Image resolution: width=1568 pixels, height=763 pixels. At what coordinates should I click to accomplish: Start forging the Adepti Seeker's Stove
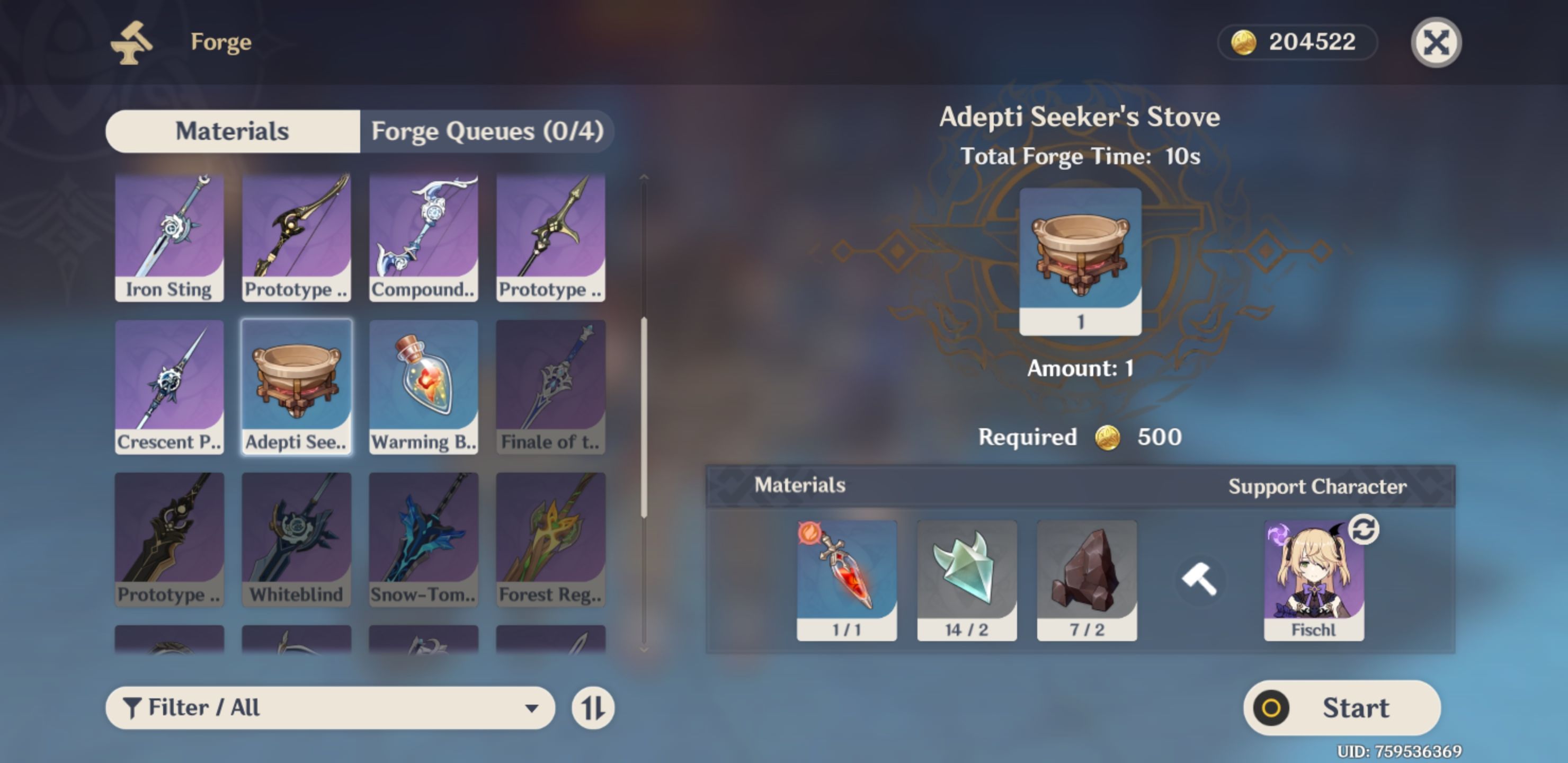point(1342,707)
